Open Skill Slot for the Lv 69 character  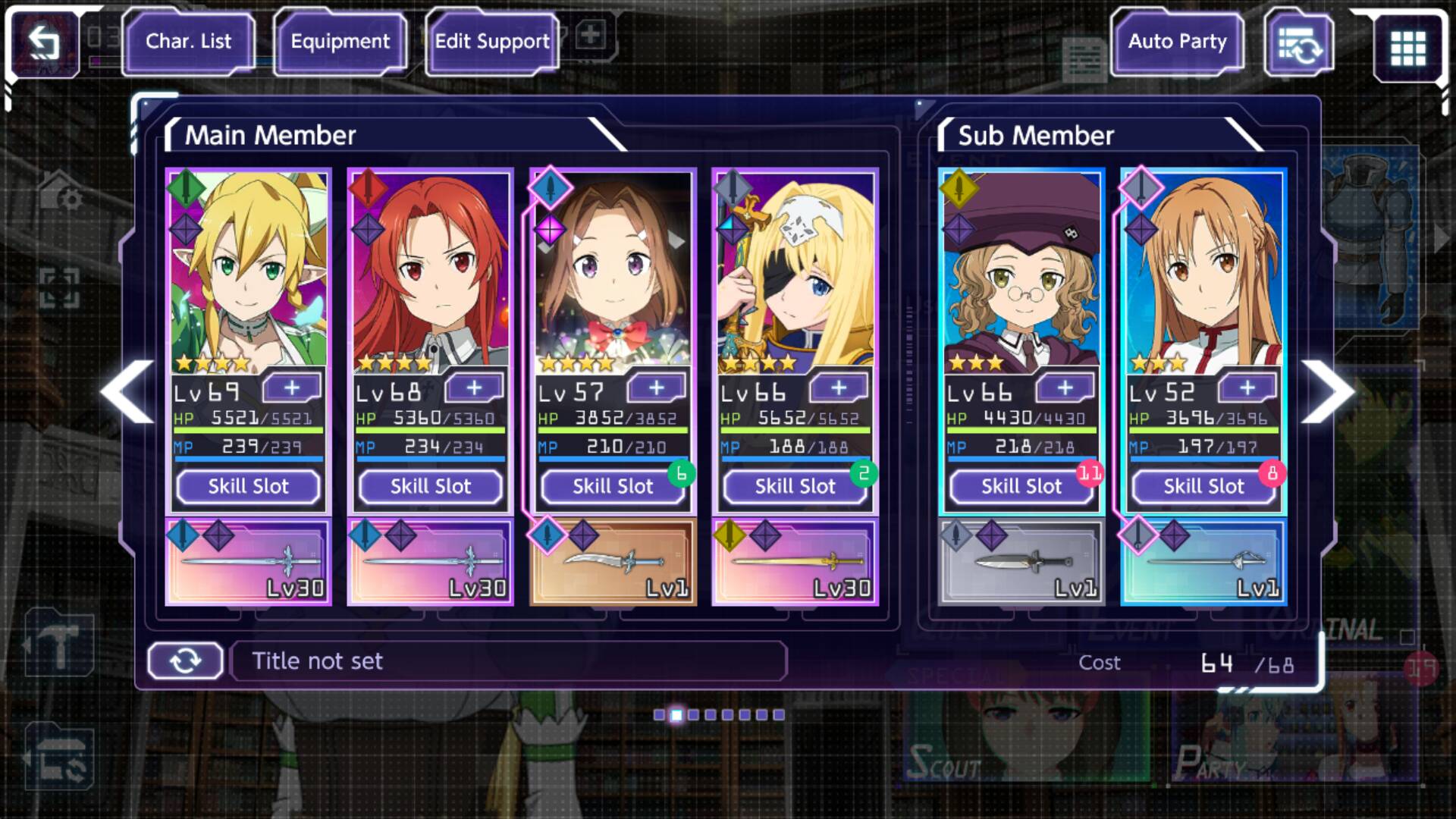point(249,486)
